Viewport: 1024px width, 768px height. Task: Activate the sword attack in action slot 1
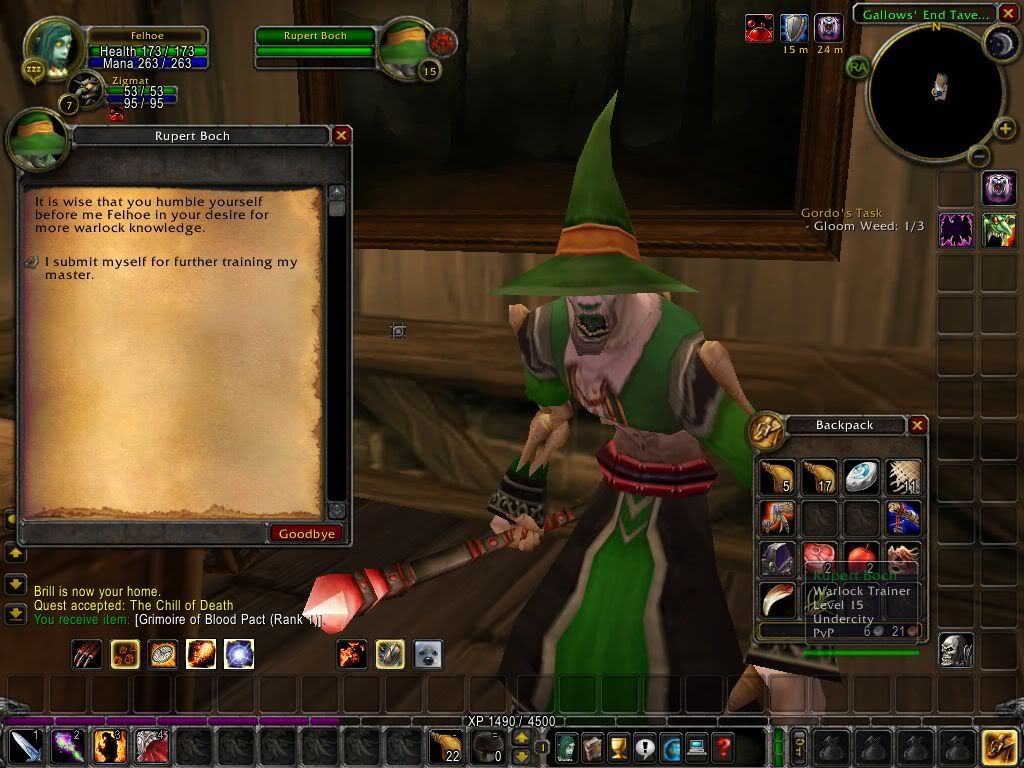[x=26, y=747]
